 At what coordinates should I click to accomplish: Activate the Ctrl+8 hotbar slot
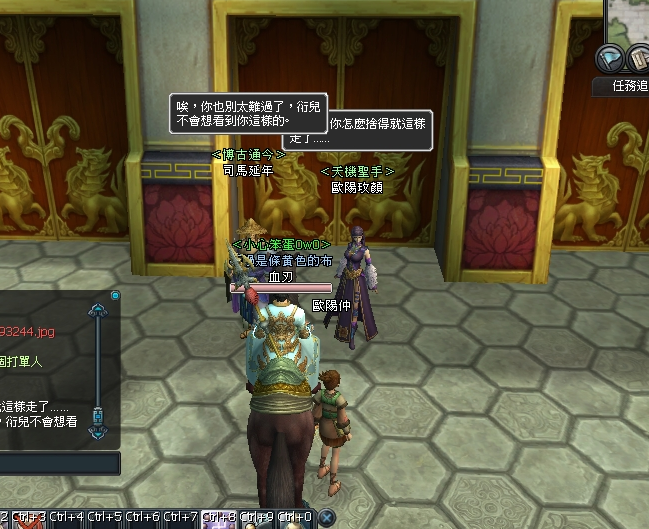click(x=220, y=517)
